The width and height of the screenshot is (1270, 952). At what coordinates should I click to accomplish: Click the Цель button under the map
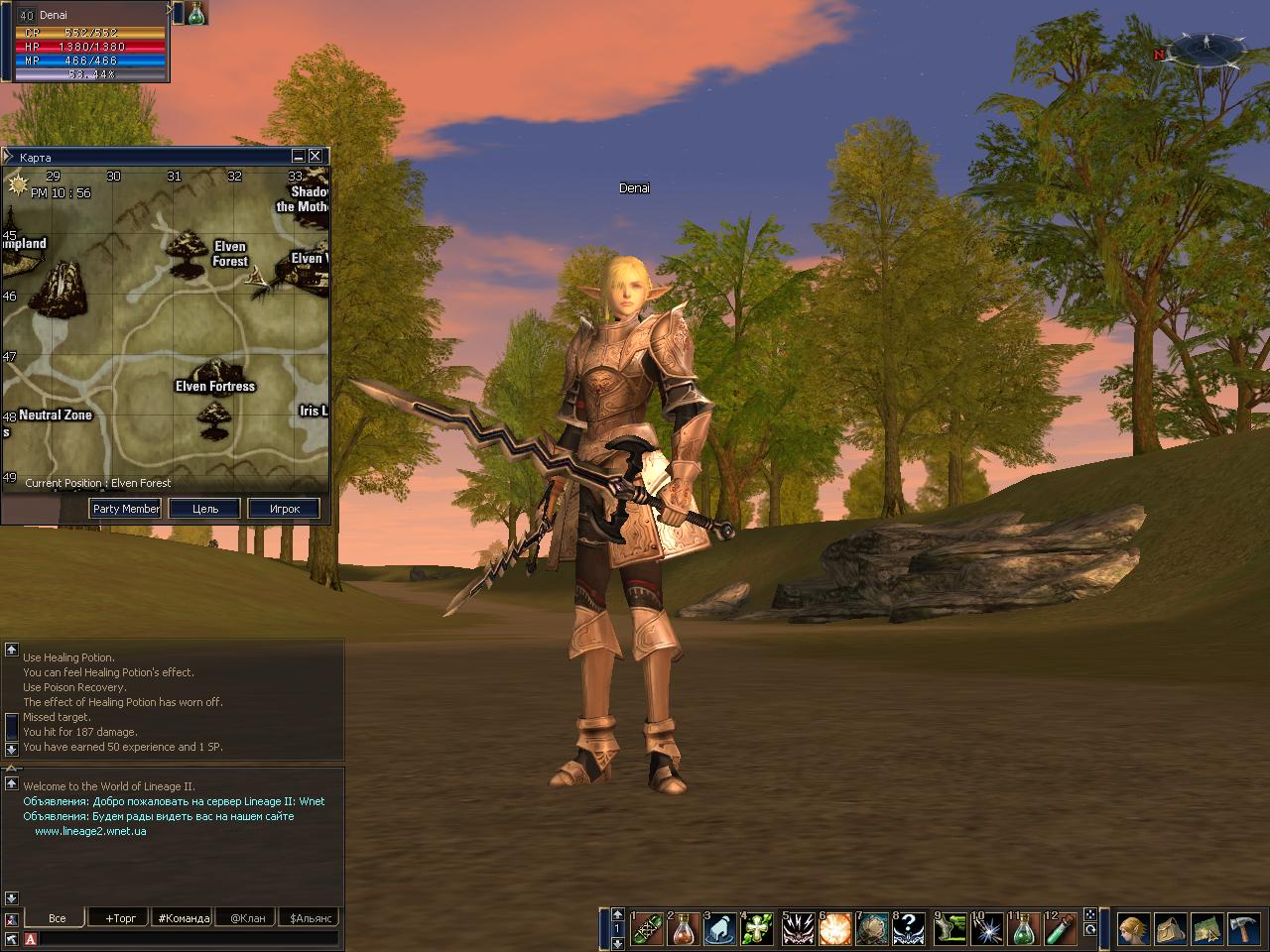coord(204,509)
